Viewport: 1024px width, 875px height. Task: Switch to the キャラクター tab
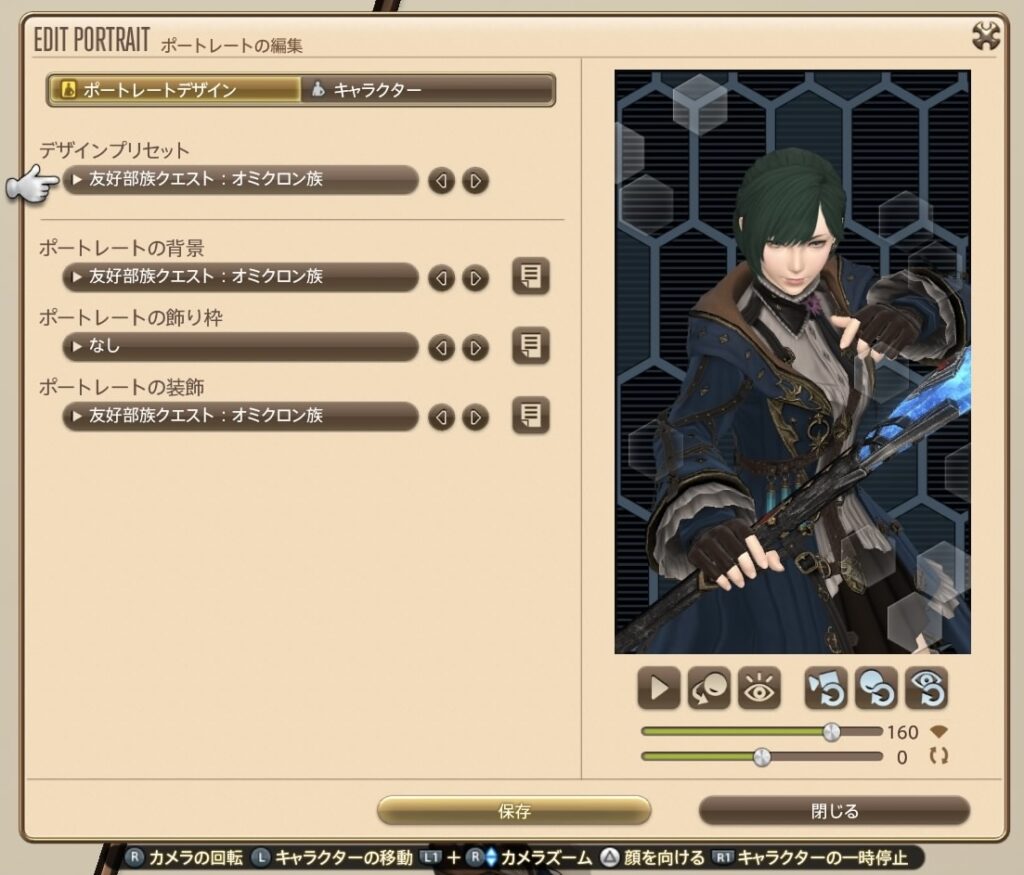tap(428, 90)
